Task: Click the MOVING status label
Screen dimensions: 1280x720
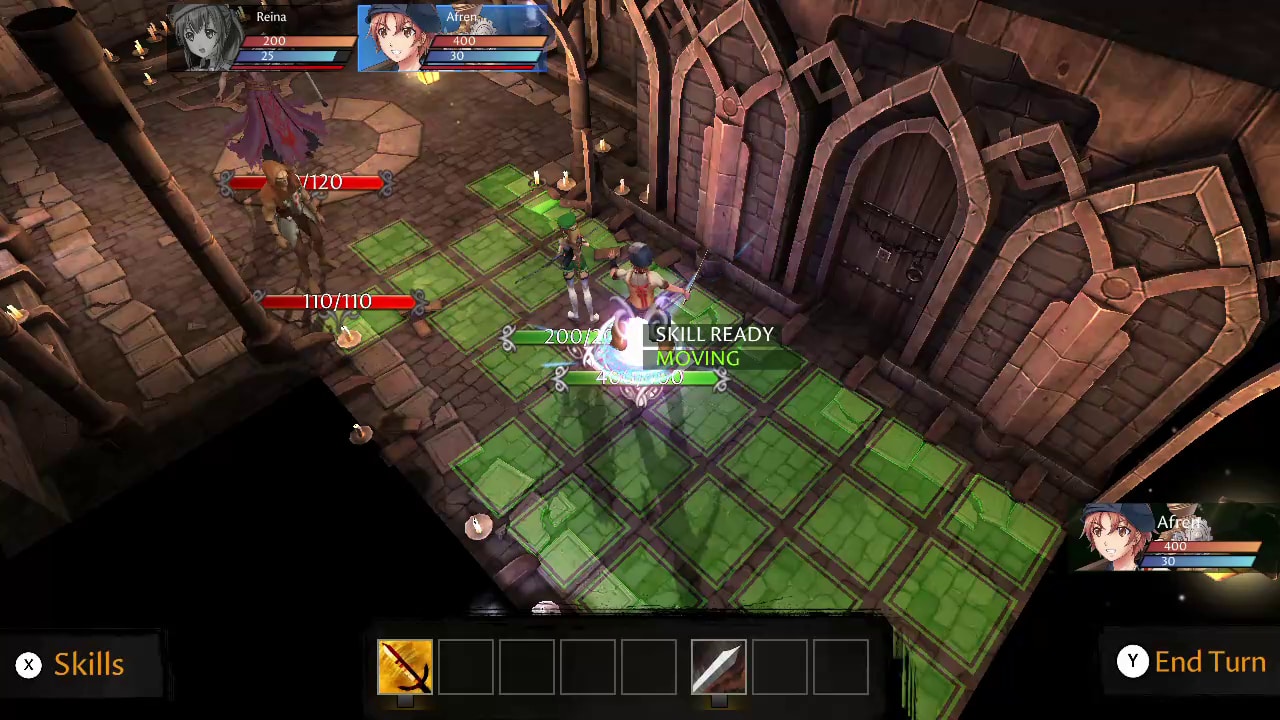Action: tap(698, 358)
